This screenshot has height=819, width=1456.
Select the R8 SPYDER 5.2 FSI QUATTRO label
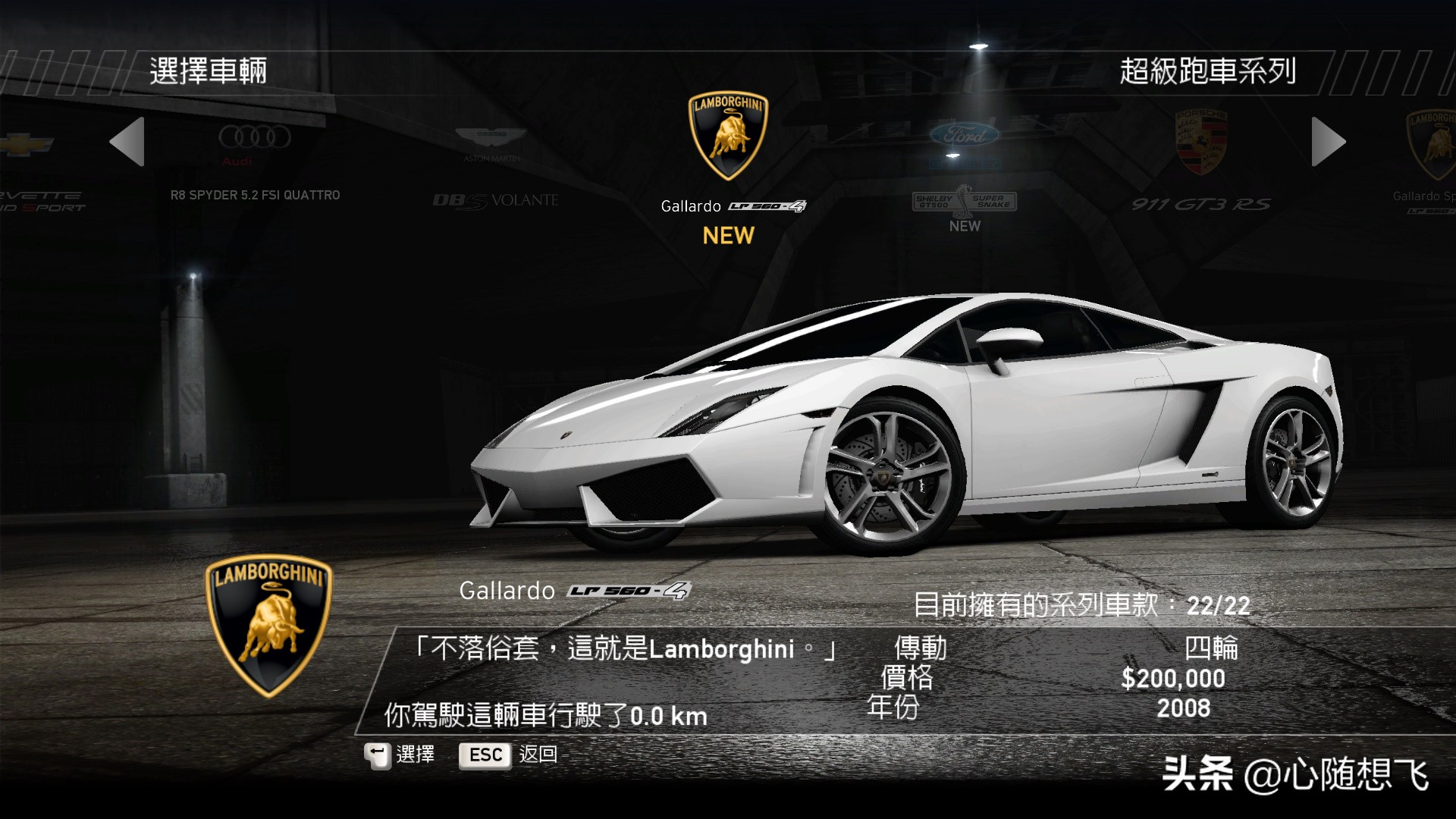pos(254,195)
